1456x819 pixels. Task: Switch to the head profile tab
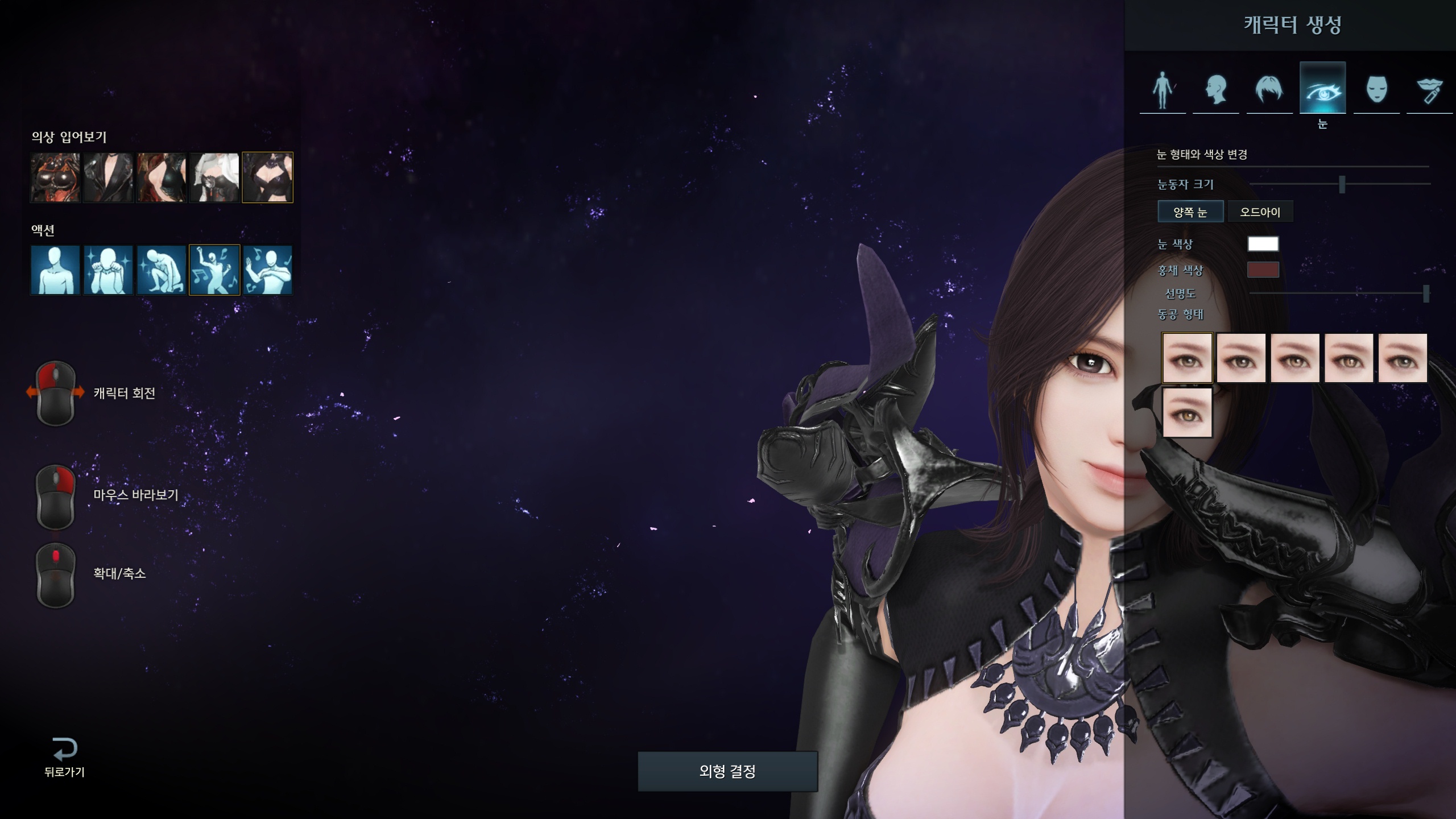click(1216, 89)
